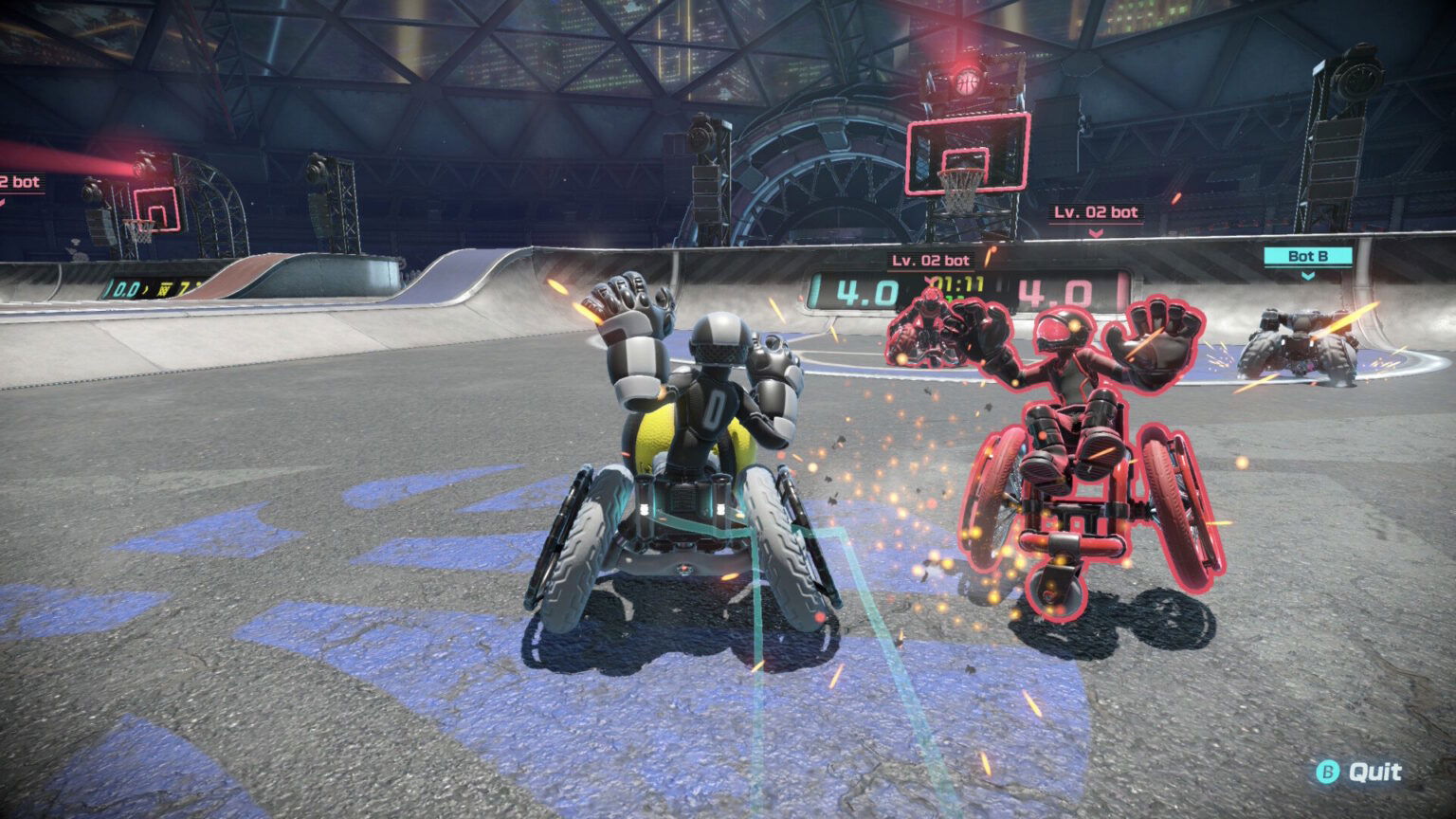Click the B Quit button icon
This screenshot has height=819, width=1456.
point(1326,772)
